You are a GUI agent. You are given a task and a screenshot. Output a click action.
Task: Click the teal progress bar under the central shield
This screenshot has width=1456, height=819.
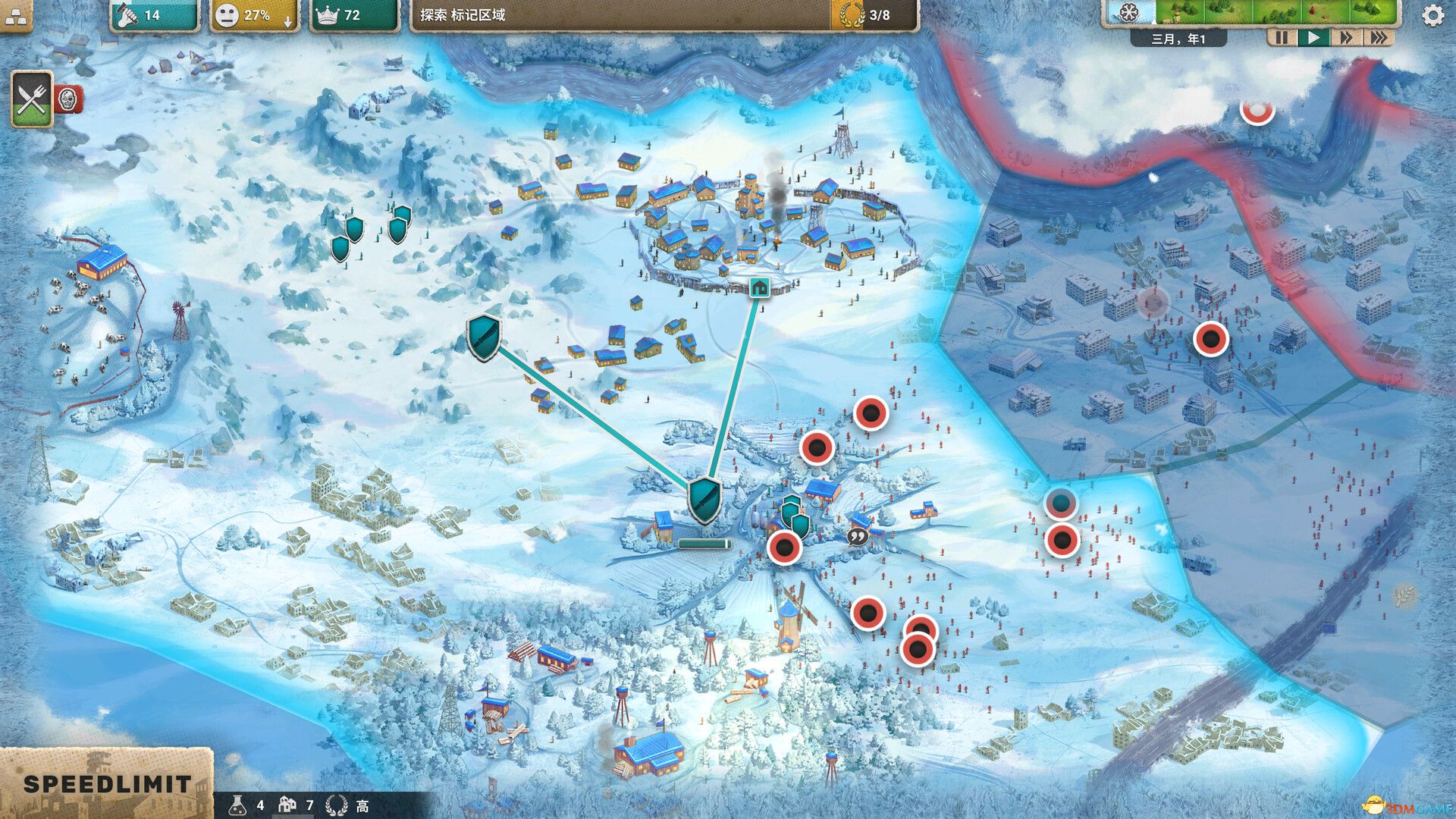coord(704,543)
